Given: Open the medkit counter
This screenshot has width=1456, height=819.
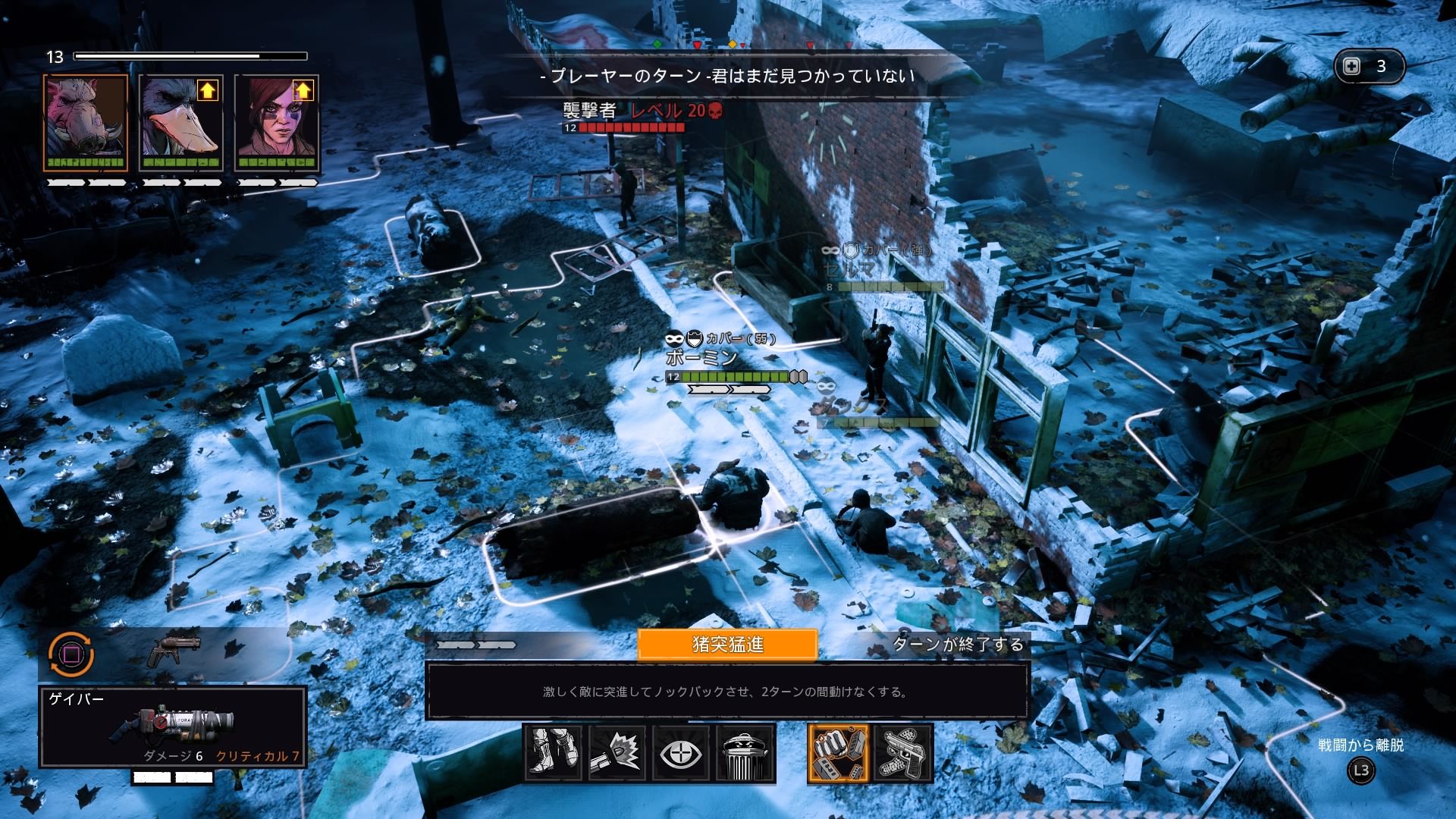Looking at the screenshot, I should click(1369, 67).
